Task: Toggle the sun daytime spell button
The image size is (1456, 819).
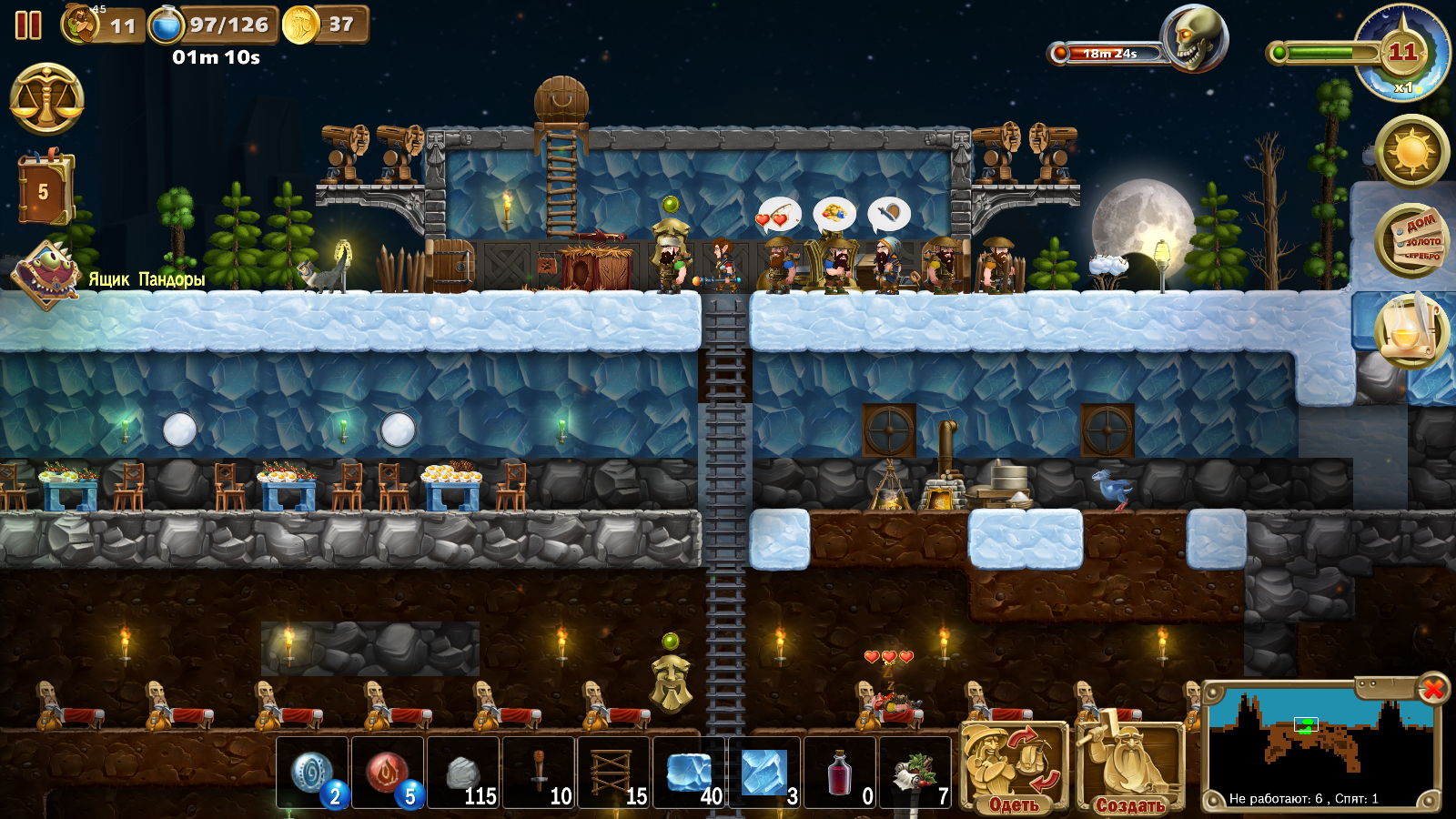Action: (x=1411, y=150)
